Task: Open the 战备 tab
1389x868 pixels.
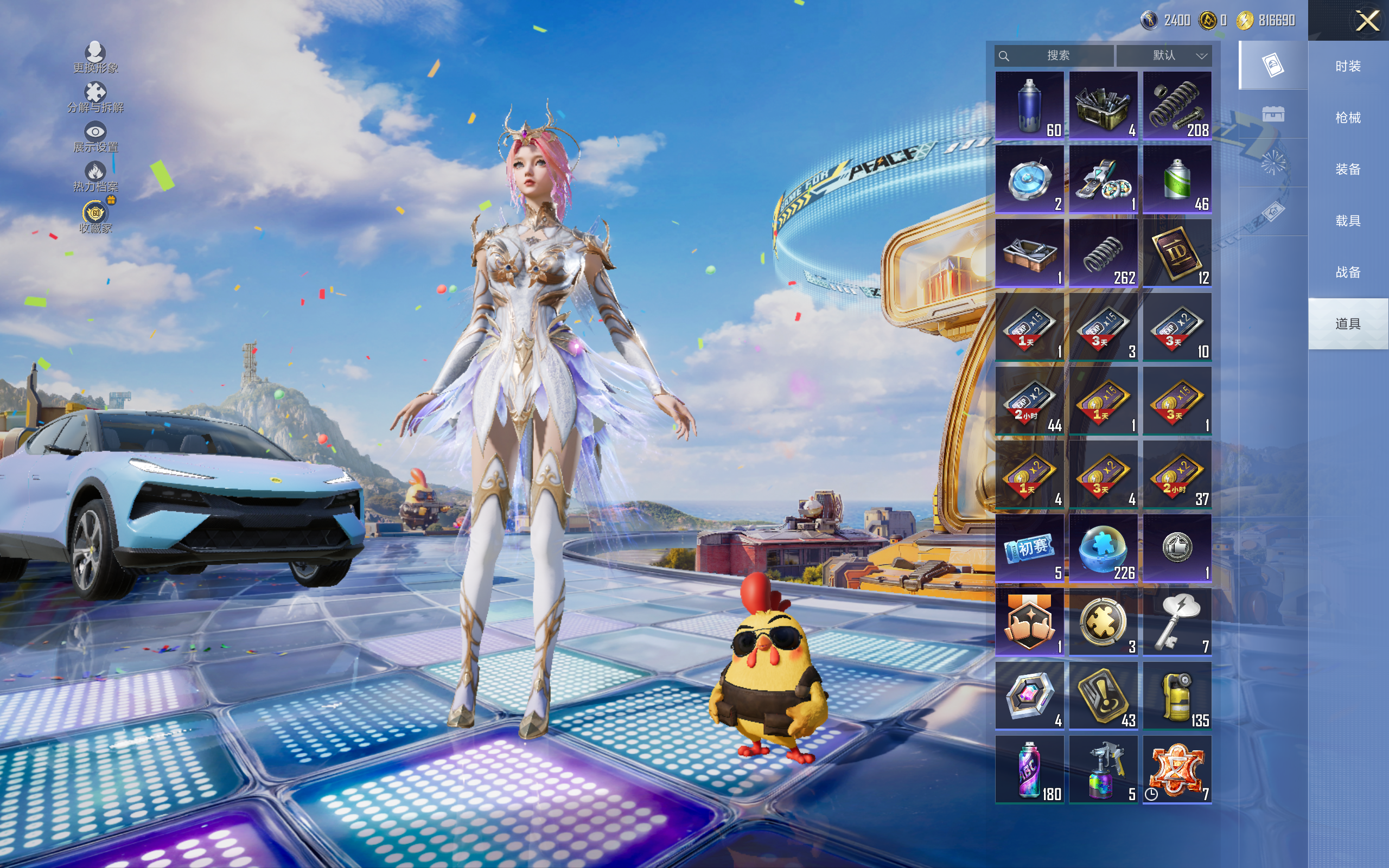Action: coord(1348,272)
